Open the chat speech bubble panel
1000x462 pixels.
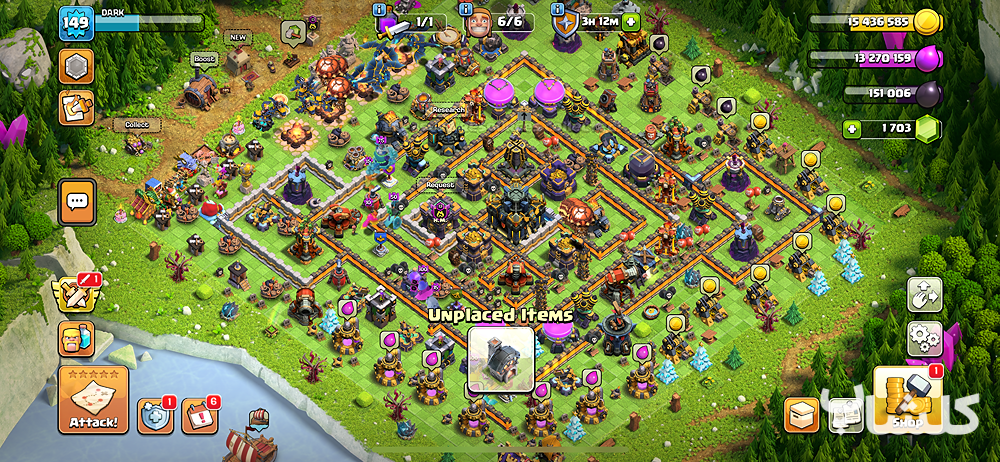77,201
